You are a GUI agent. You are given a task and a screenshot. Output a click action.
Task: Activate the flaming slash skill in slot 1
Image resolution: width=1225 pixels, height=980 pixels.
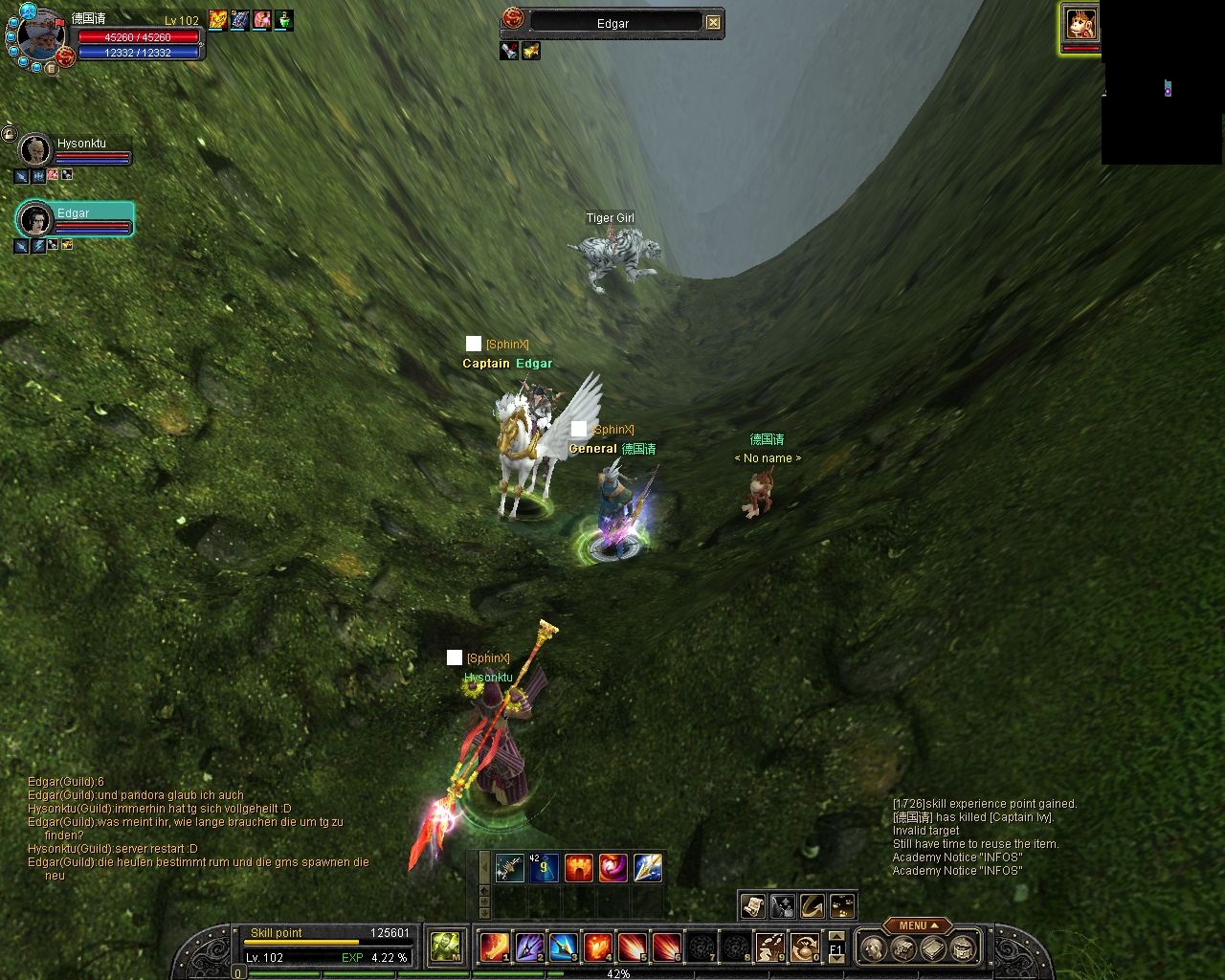pos(494,947)
